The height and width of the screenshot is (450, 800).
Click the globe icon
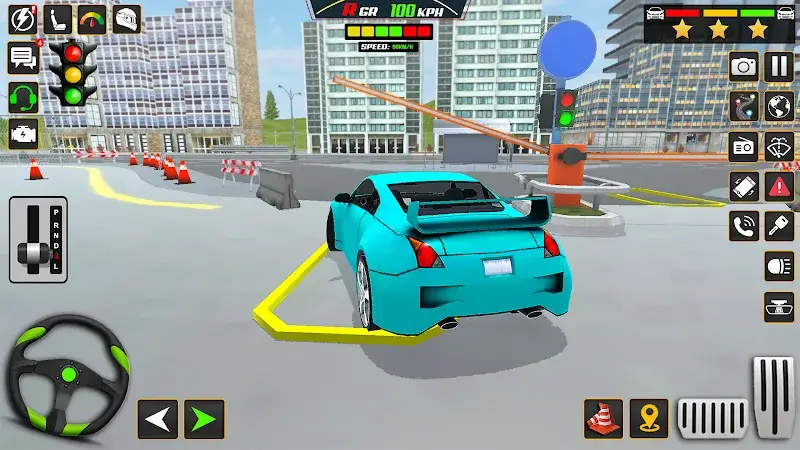[x=779, y=106]
